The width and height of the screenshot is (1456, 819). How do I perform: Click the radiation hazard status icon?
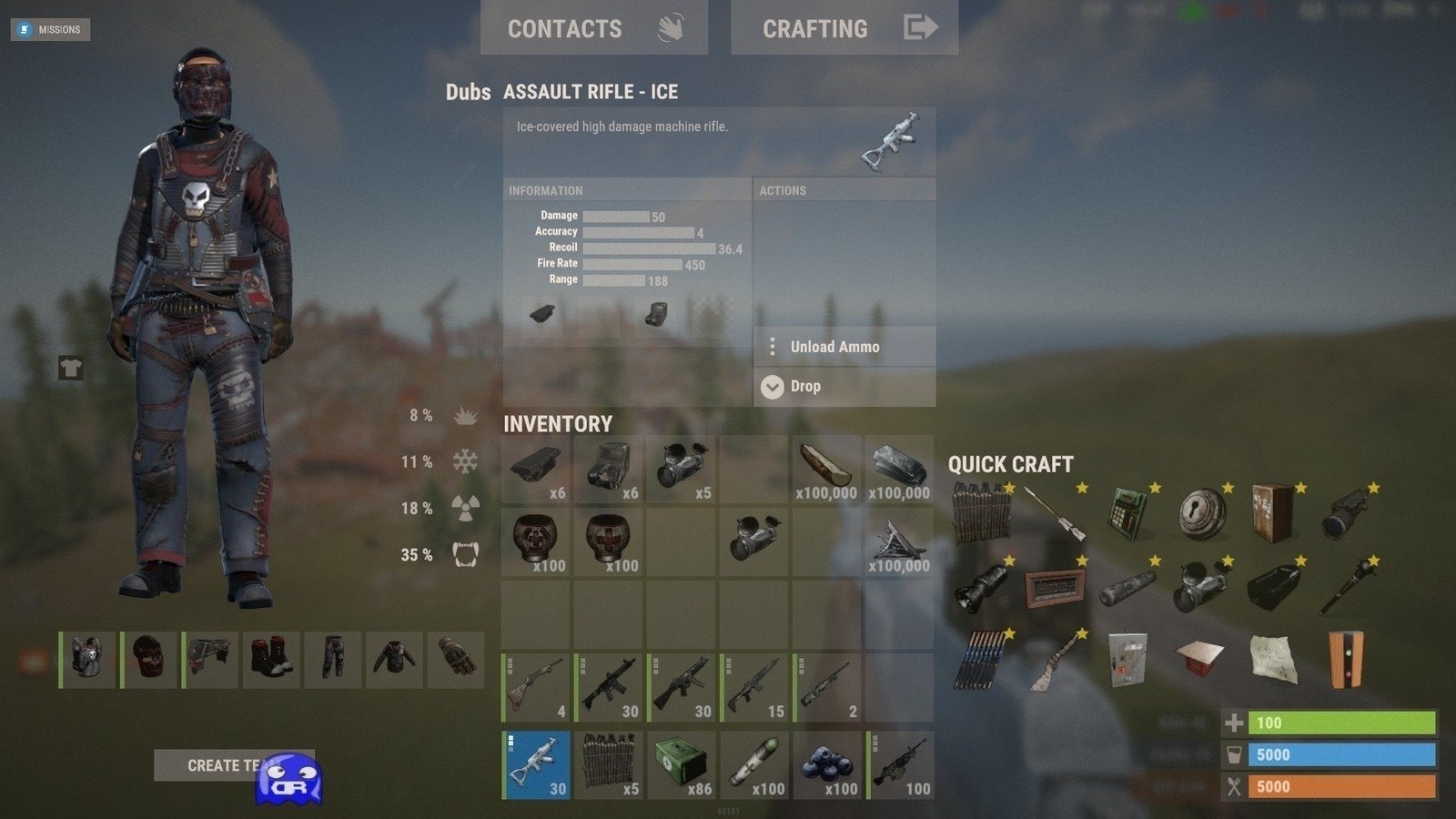(464, 508)
